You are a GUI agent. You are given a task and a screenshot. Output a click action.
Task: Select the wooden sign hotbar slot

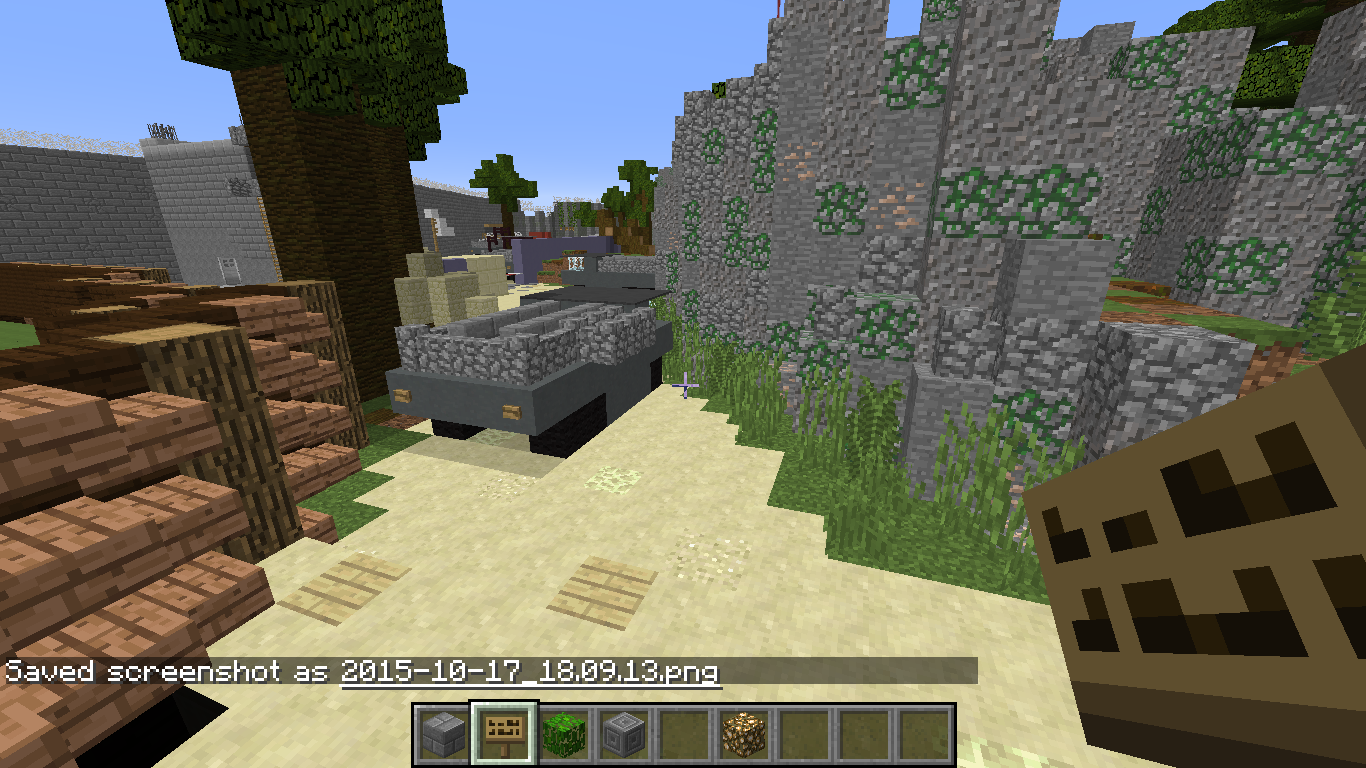tap(504, 735)
